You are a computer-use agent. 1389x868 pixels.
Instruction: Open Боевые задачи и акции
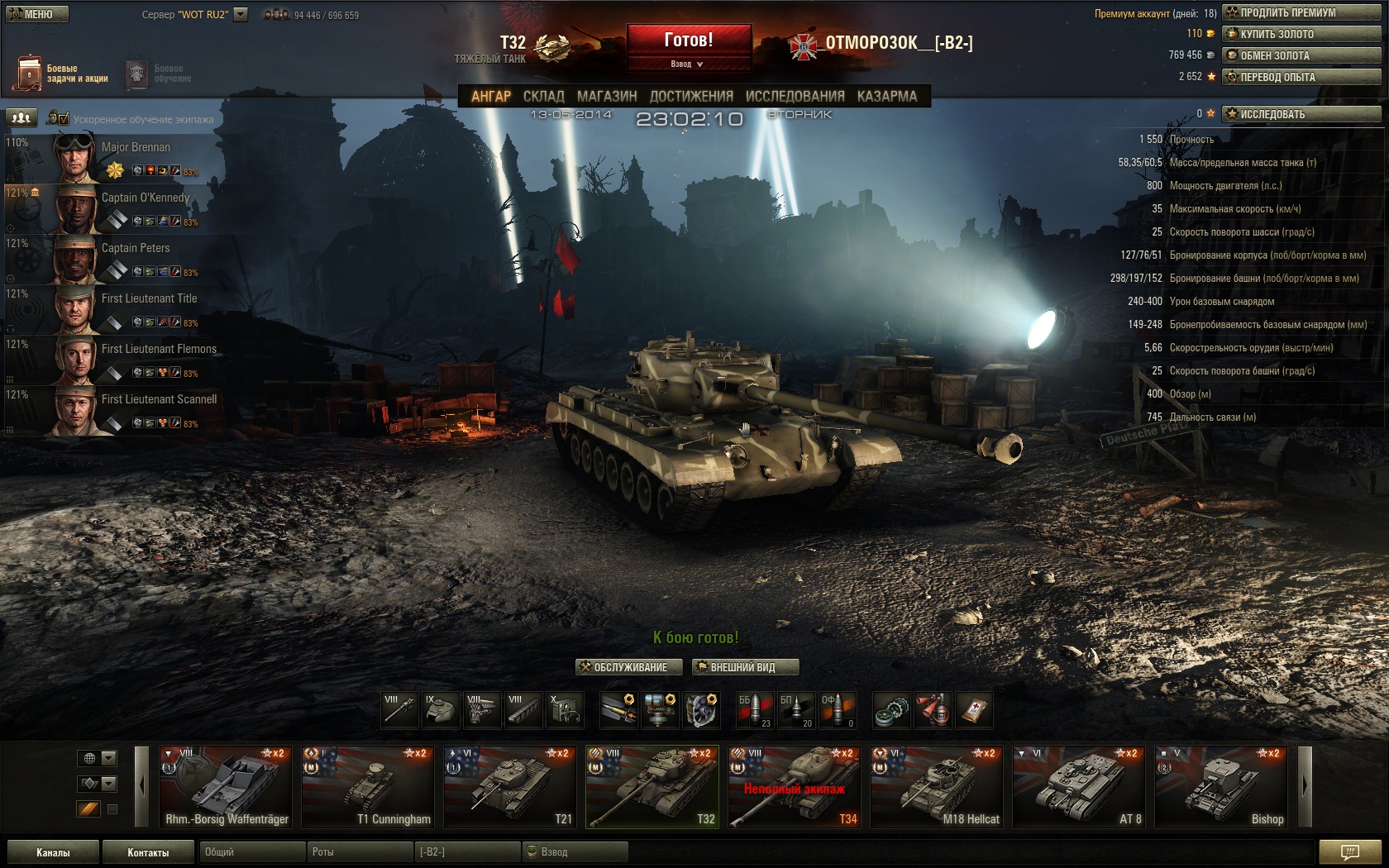coord(61,74)
